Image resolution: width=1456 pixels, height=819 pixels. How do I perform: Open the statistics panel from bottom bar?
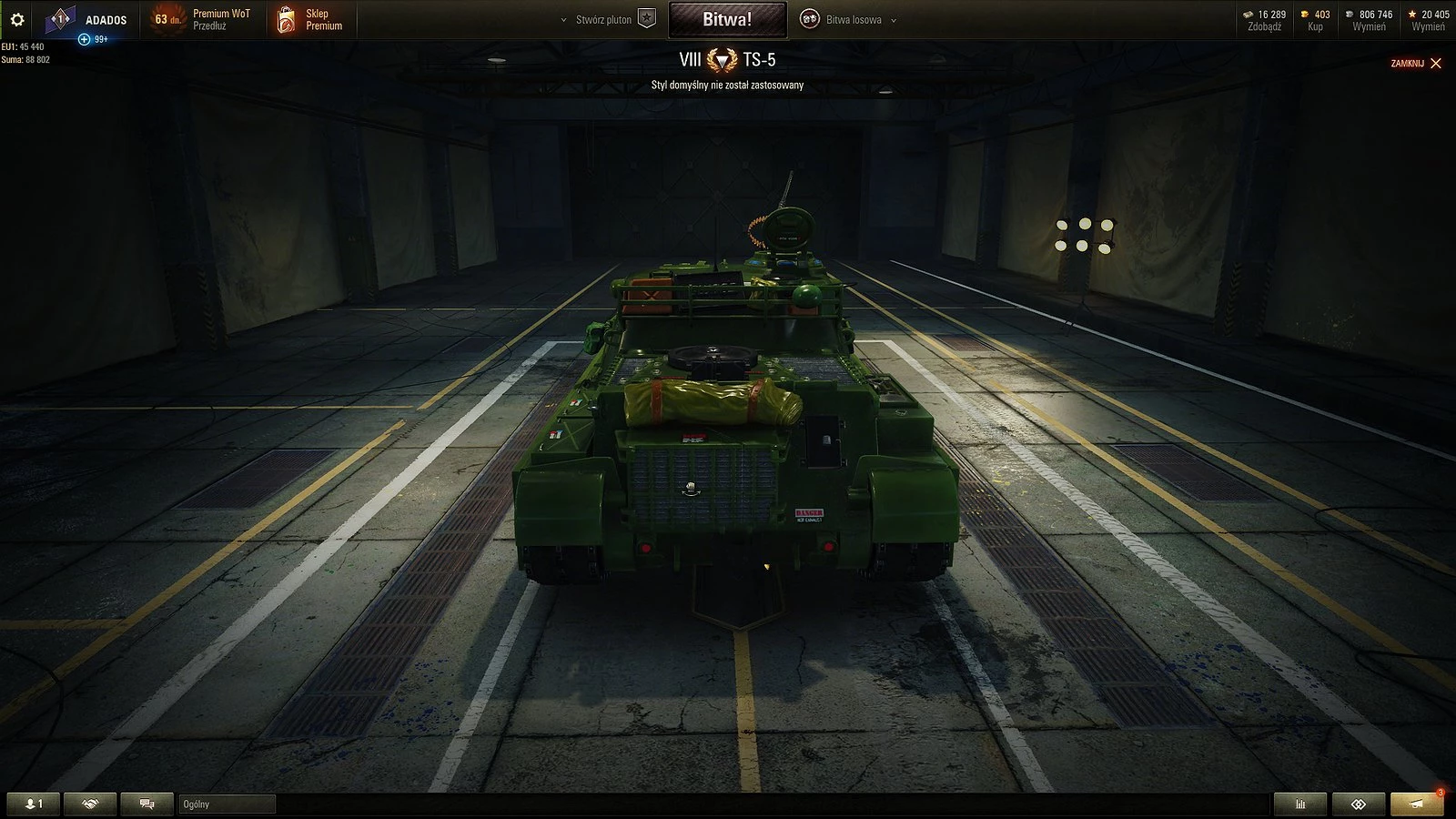1299,804
